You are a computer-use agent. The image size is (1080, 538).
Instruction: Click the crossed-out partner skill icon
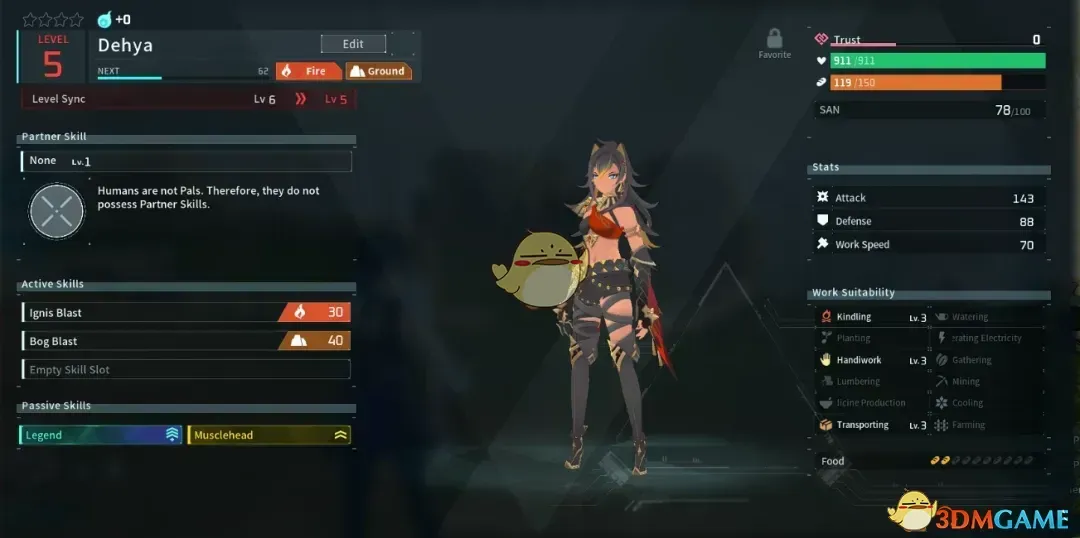57,211
